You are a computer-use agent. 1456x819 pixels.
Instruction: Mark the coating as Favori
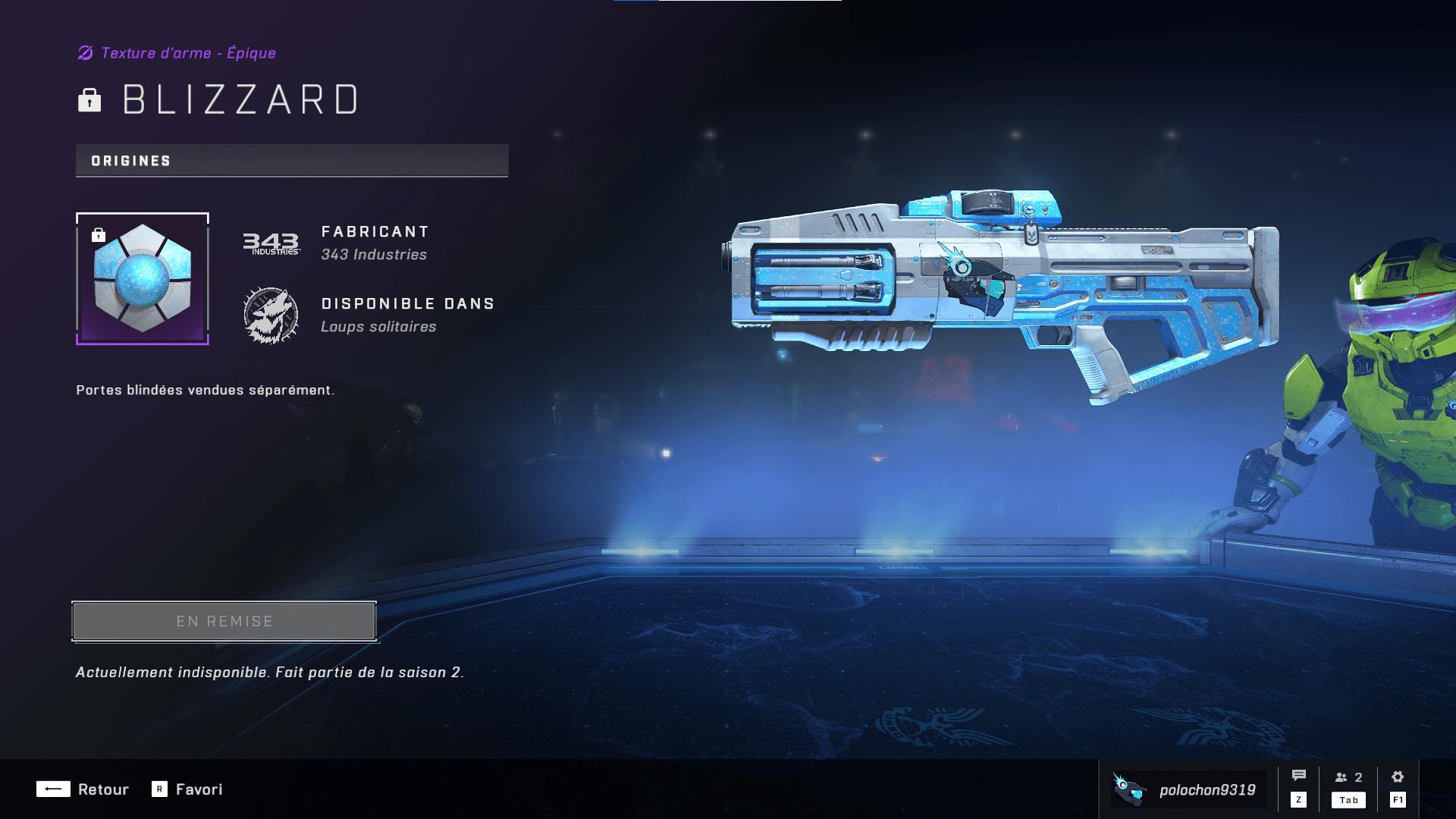pyautogui.click(x=187, y=789)
